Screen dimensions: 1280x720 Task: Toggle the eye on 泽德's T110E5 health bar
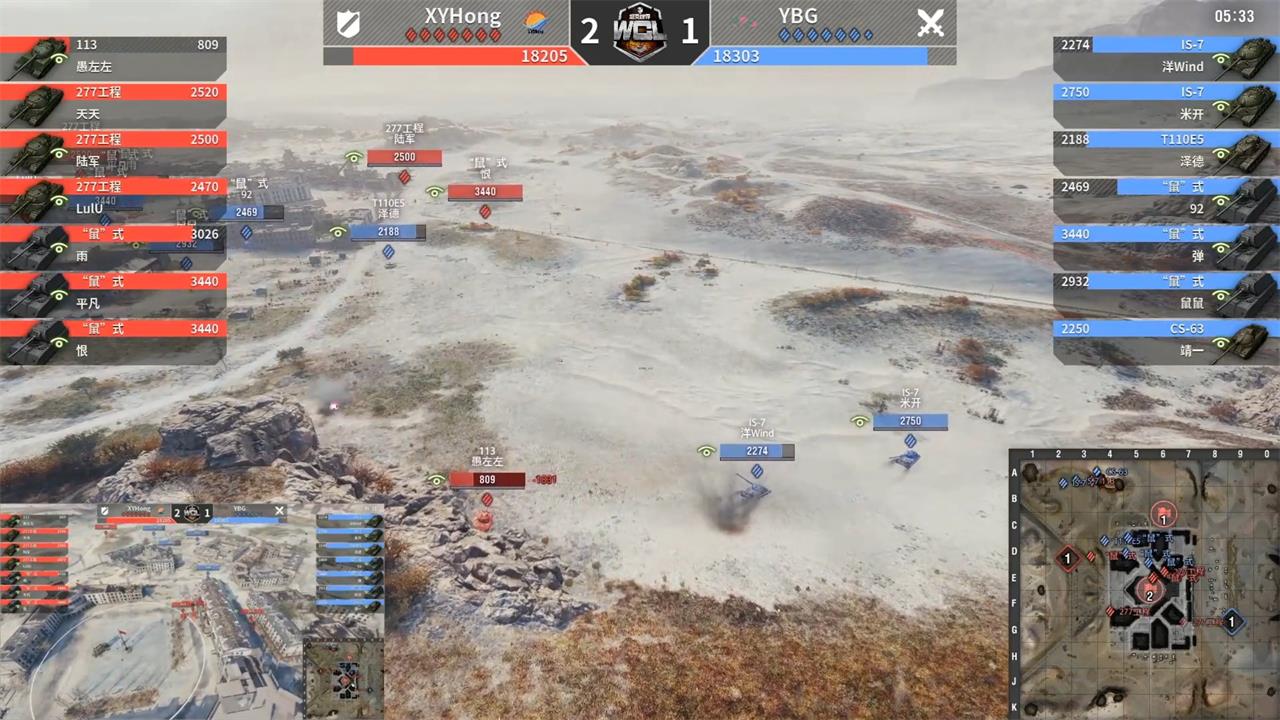(339, 231)
